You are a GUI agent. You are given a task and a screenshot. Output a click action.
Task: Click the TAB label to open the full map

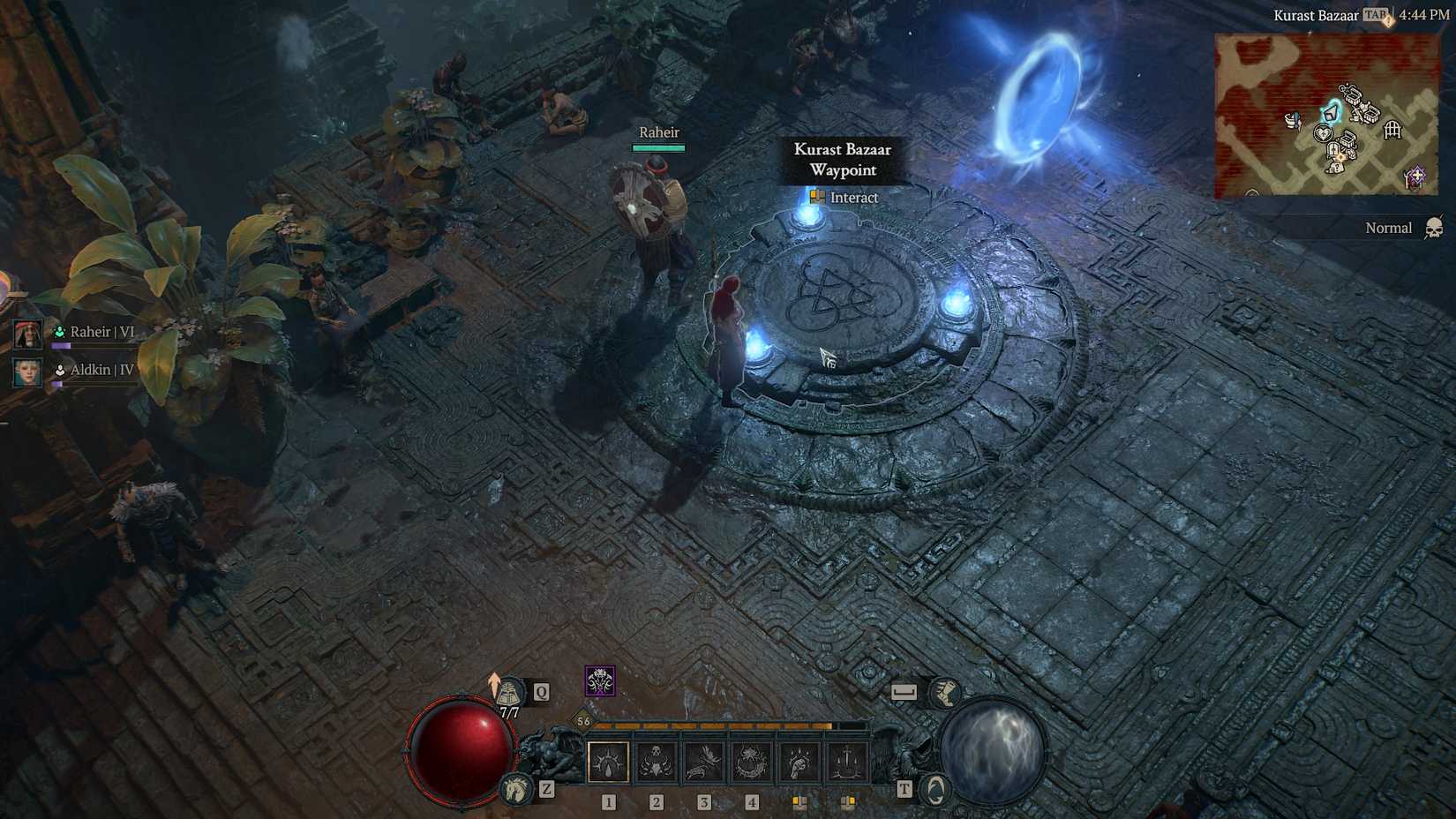click(x=1375, y=15)
